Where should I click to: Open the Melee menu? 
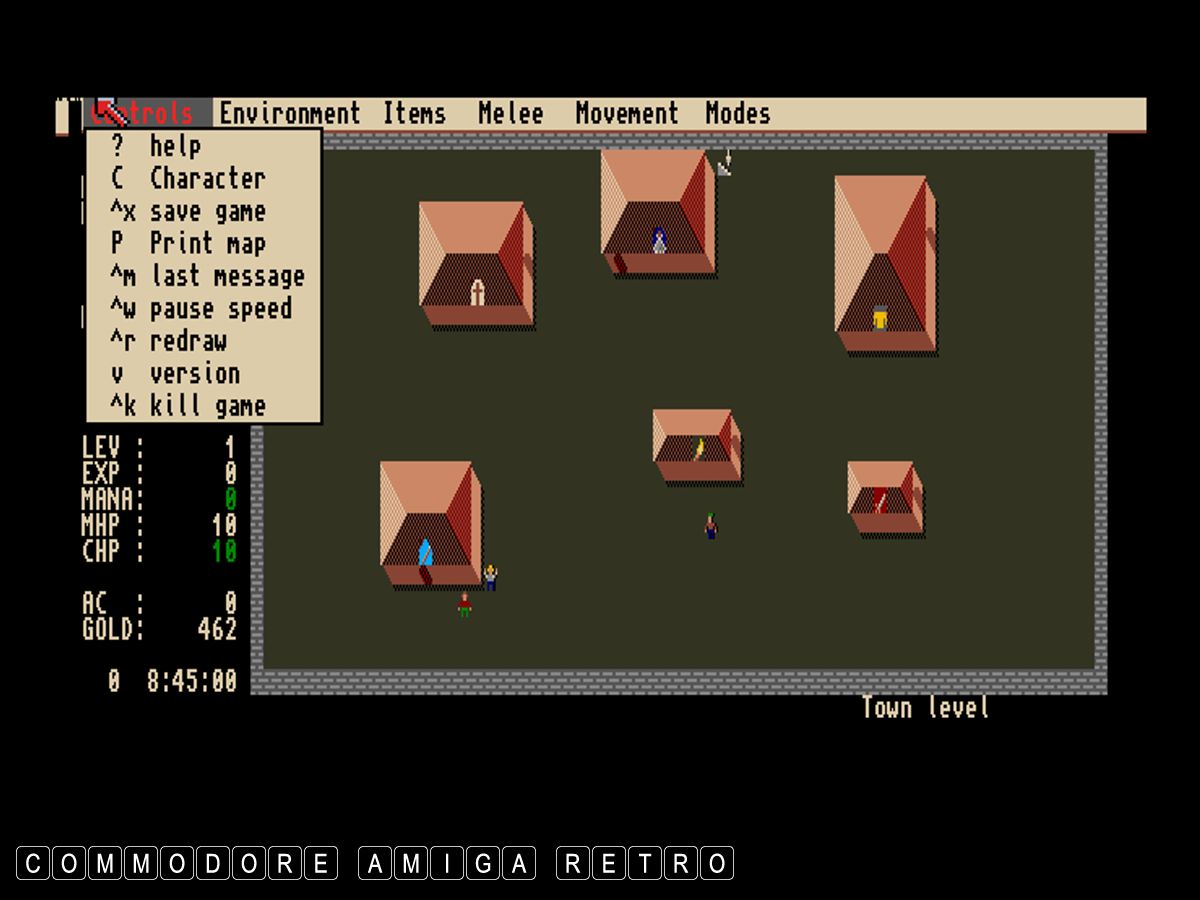tap(510, 114)
